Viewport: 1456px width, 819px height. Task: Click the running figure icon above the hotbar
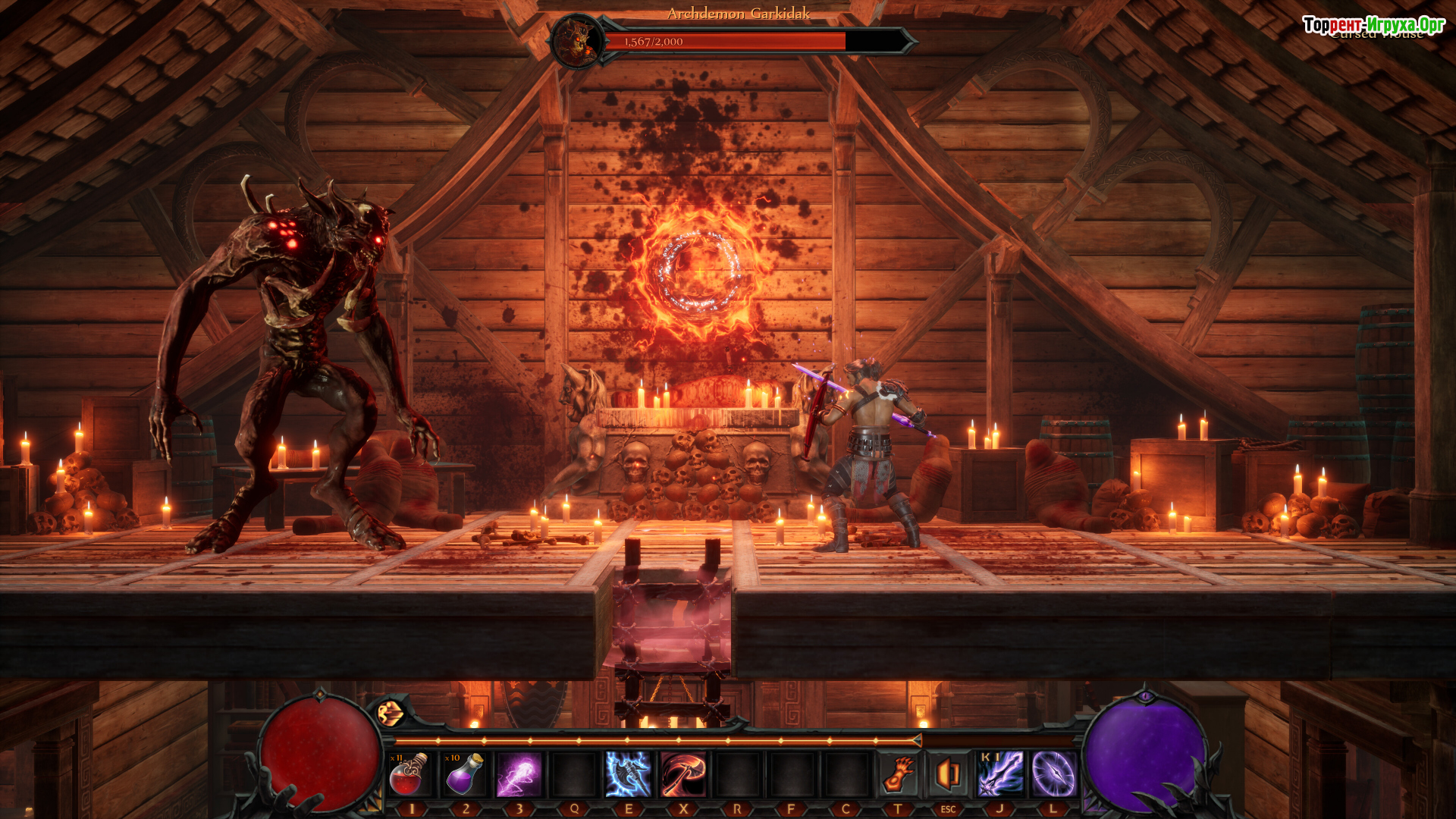coord(391,713)
